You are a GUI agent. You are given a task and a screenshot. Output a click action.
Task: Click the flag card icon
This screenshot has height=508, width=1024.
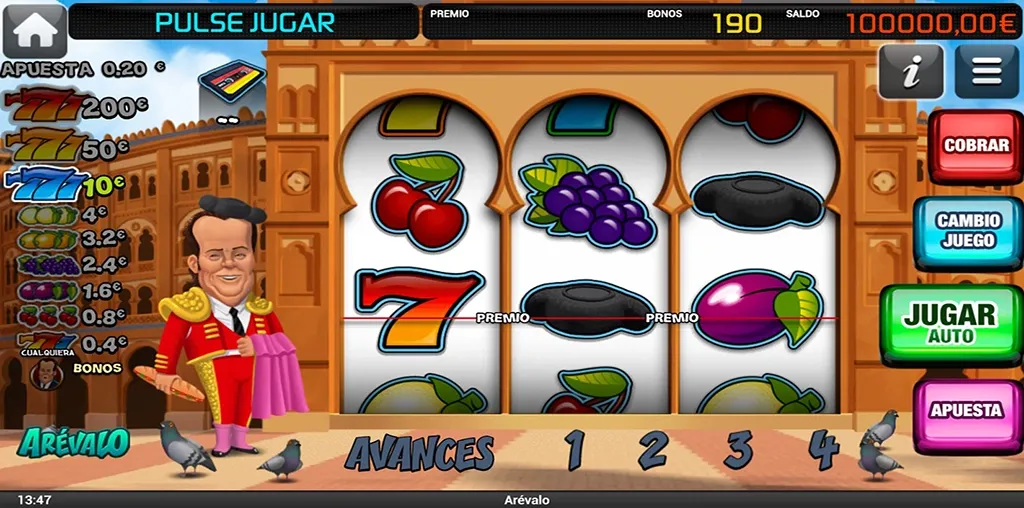pyautogui.click(x=231, y=80)
